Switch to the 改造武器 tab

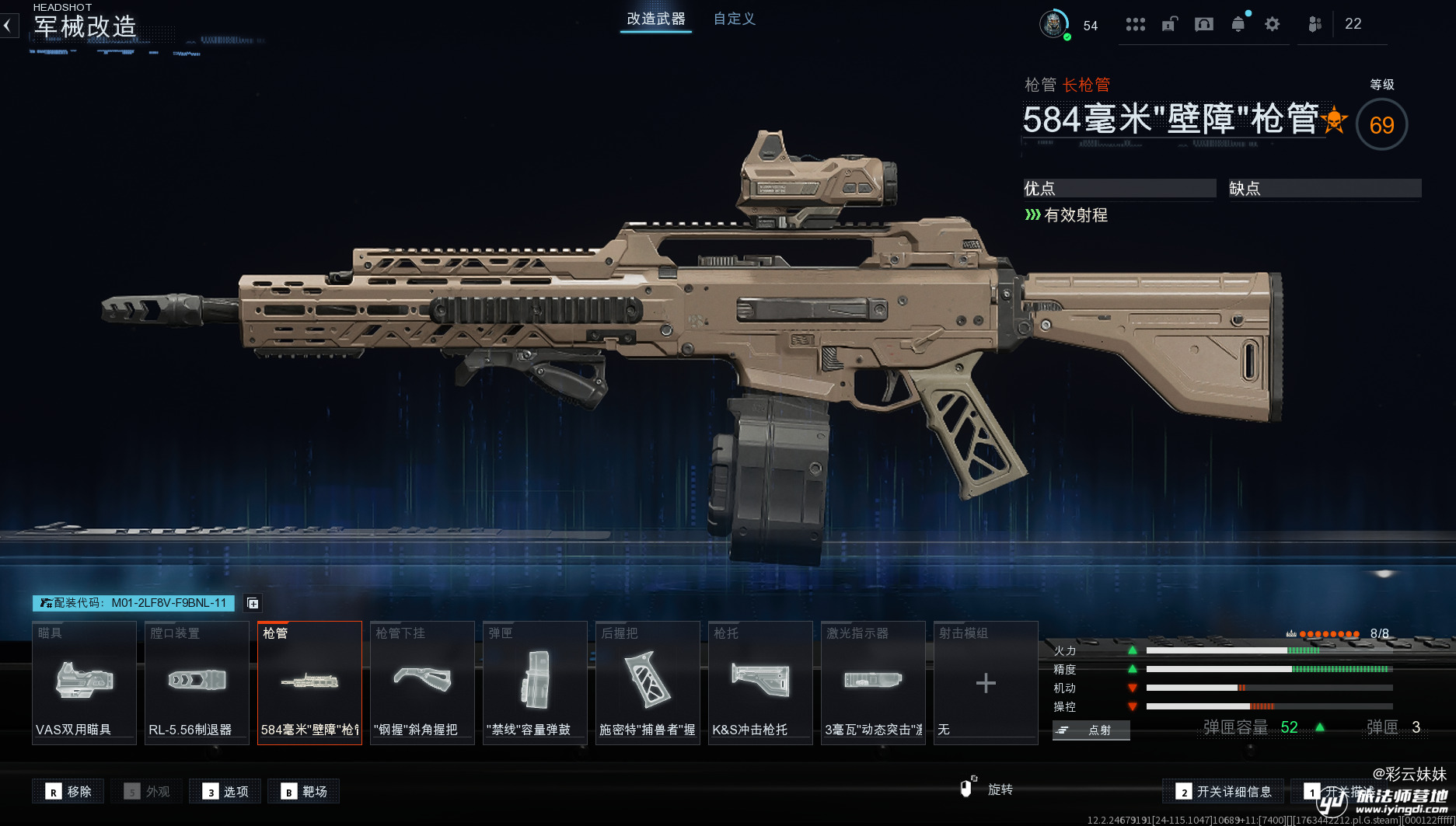(656, 19)
